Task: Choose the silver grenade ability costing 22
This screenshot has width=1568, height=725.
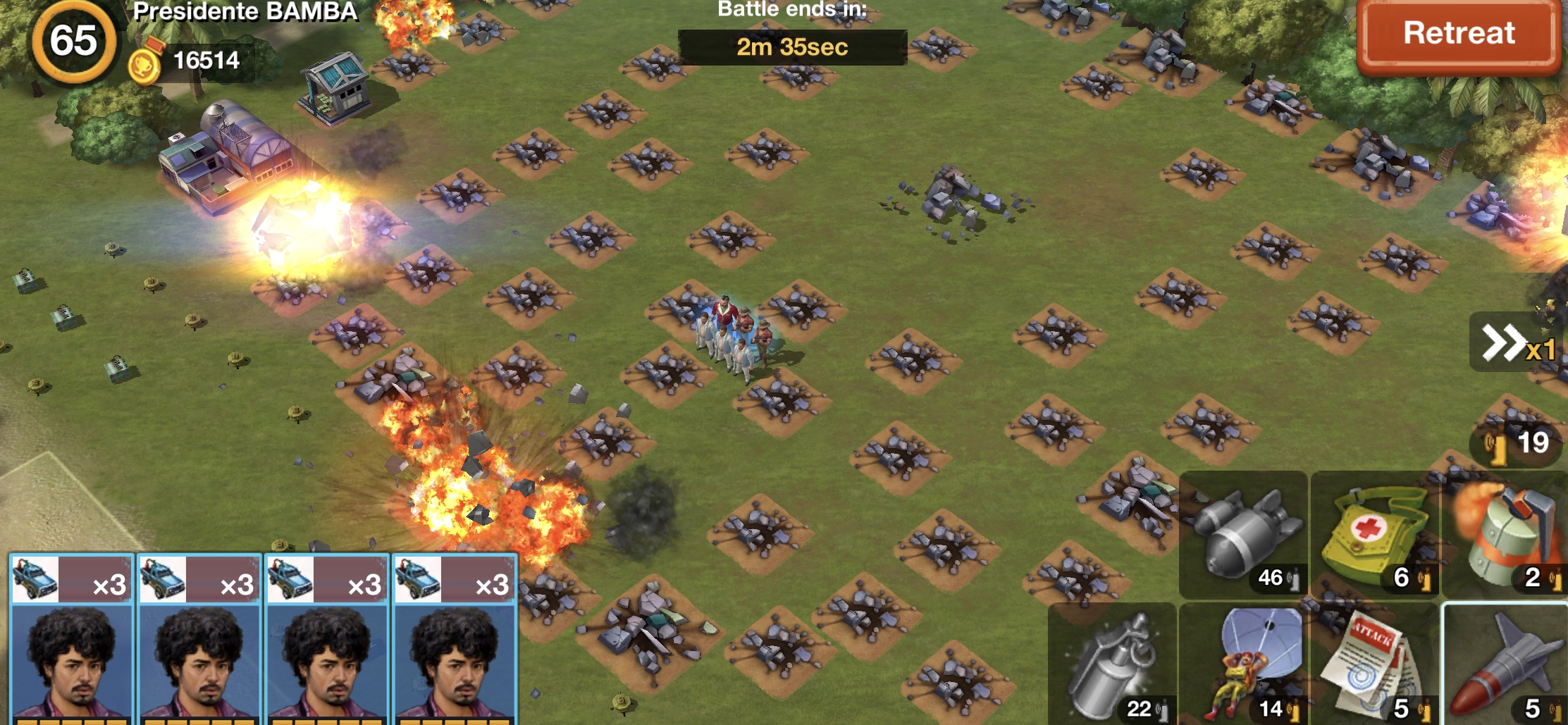Action: point(1113,664)
